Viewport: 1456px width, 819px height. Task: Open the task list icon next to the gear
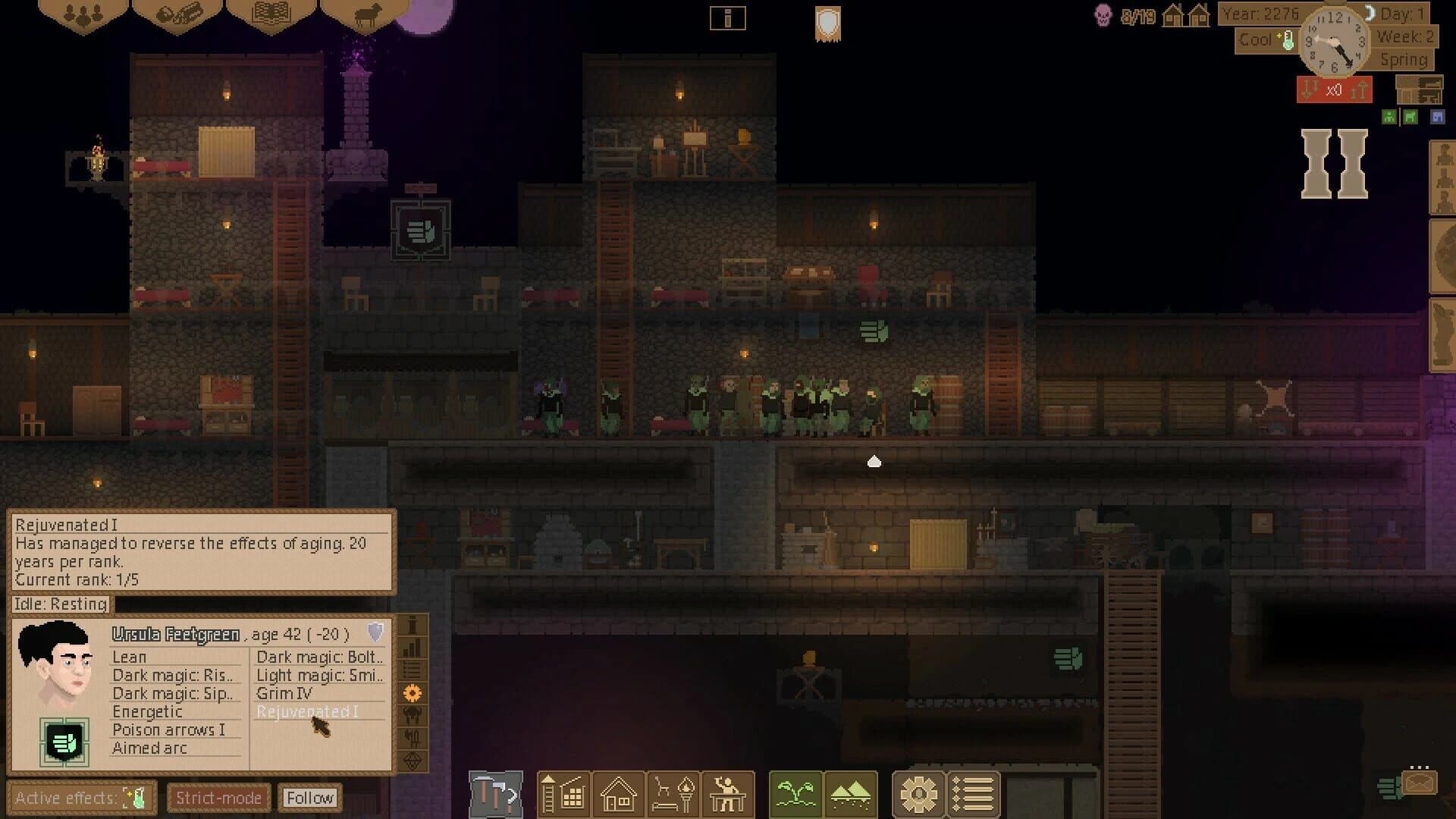click(973, 794)
